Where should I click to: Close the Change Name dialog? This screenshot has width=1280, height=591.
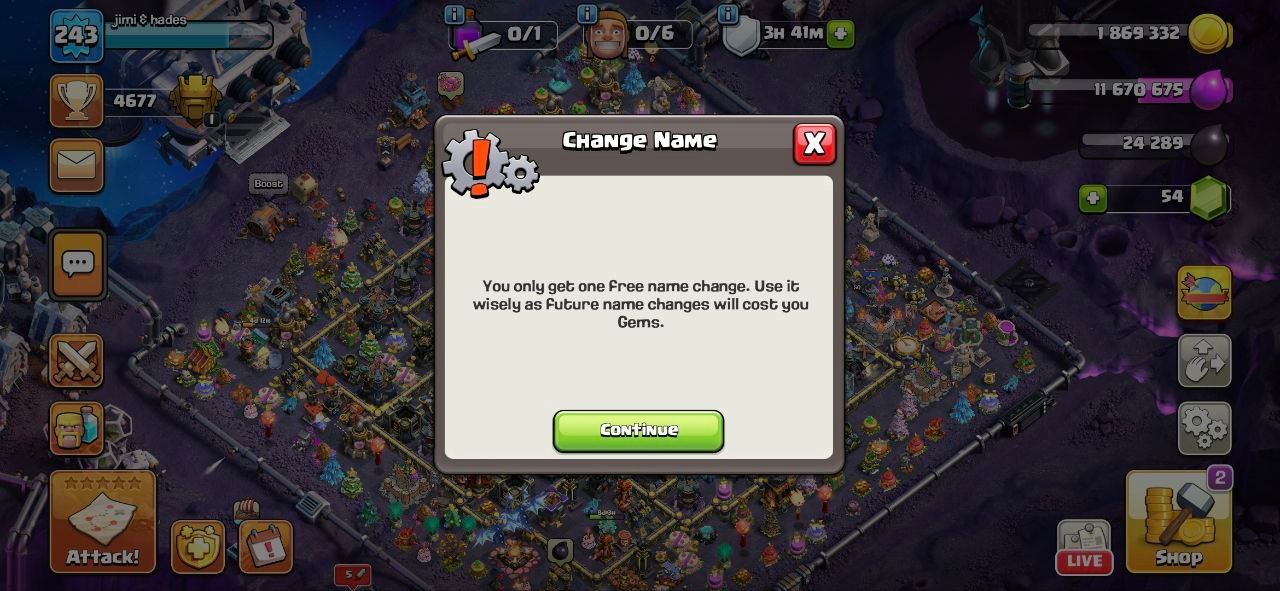[814, 144]
